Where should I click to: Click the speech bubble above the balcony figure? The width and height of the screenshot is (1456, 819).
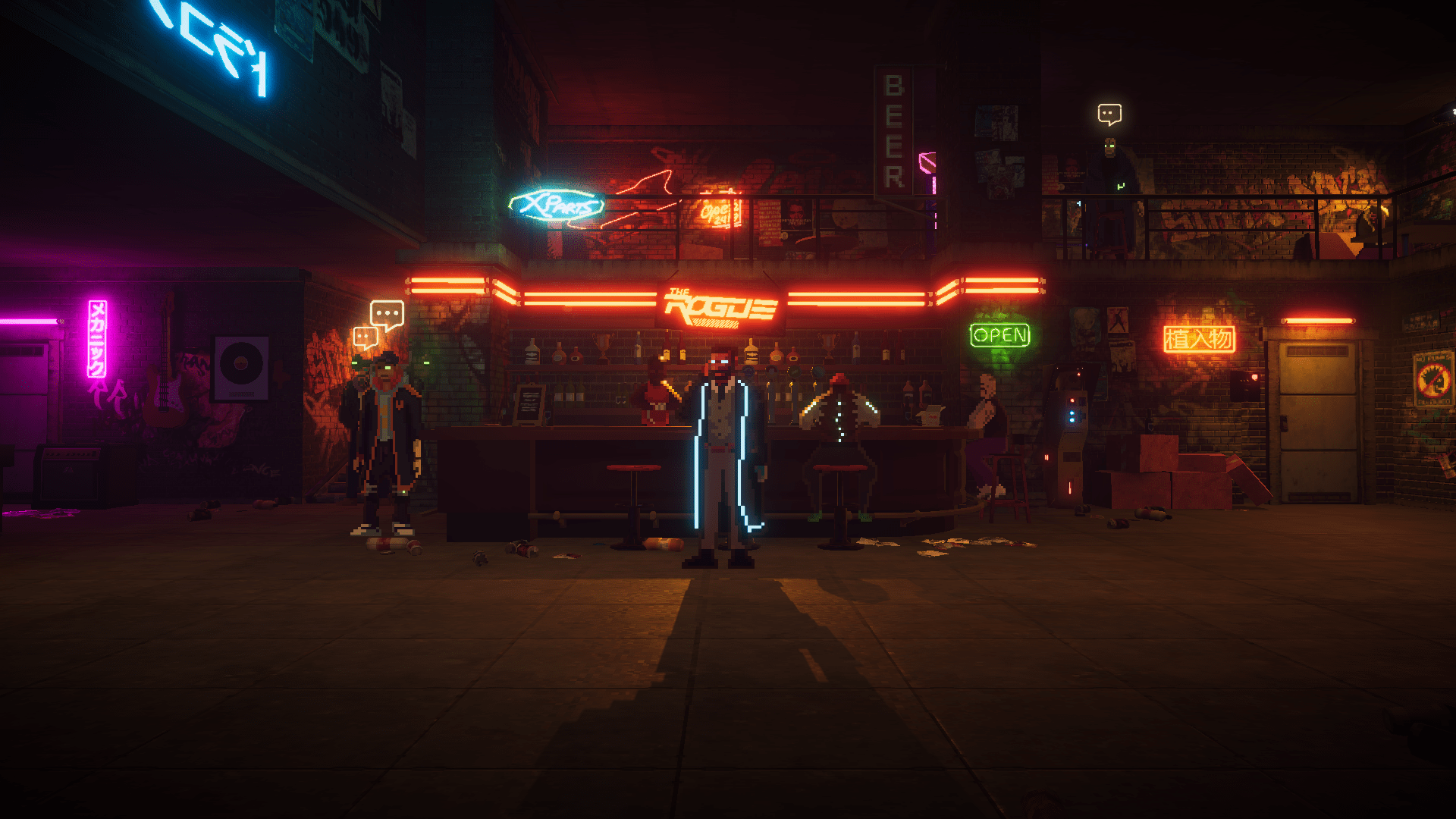click(x=1109, y=114)
